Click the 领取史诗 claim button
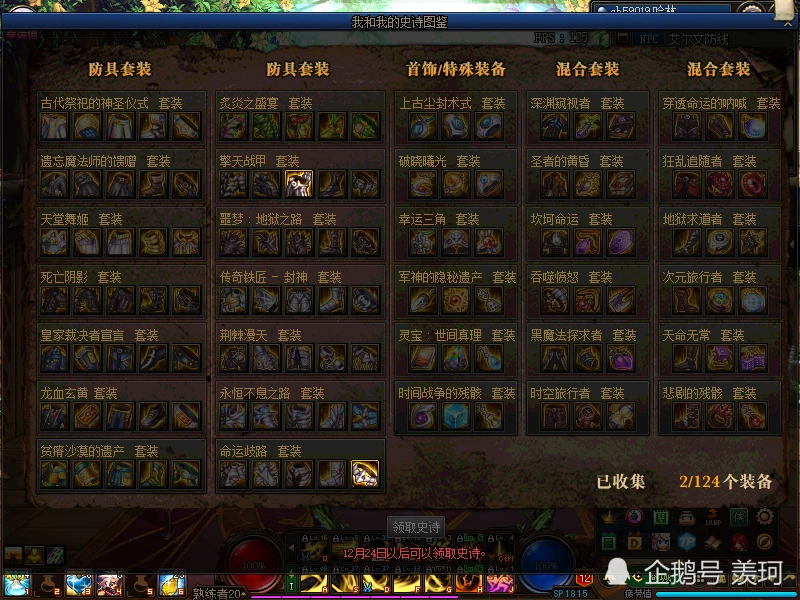Screen dimensions: 800x600 [415, 527]
